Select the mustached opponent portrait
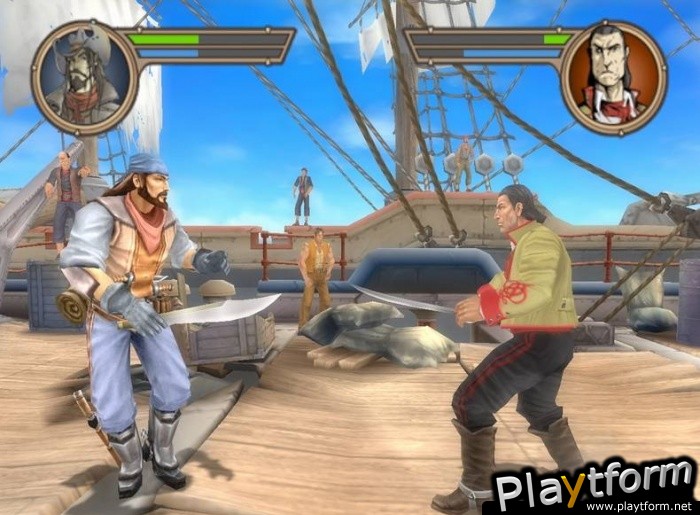Image resolution: width=700 pixels, height=515 pixels. coord(614,76)
